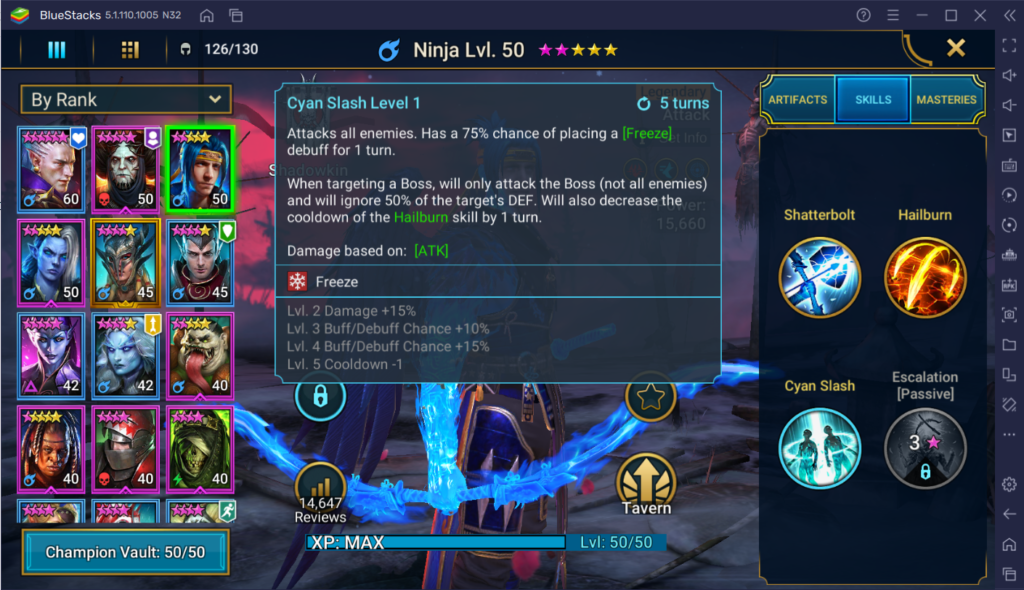The image size is (1024, 590).
Task: Choose the level 45 gold-framed champion portrait
Action: pos(126,262)
